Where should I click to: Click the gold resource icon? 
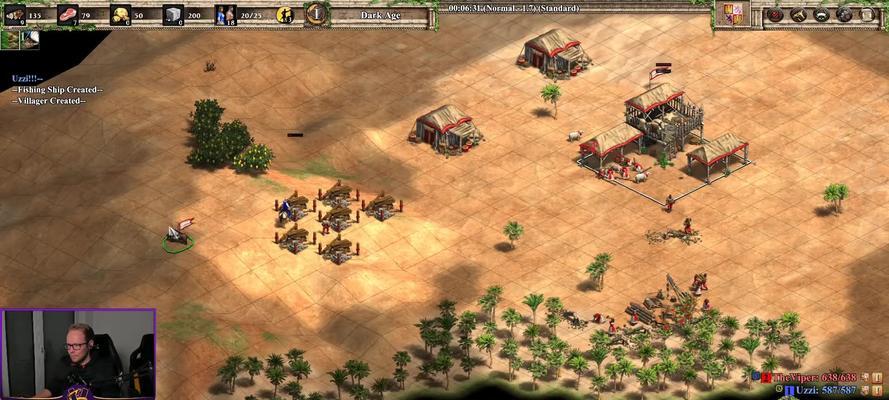120,14
